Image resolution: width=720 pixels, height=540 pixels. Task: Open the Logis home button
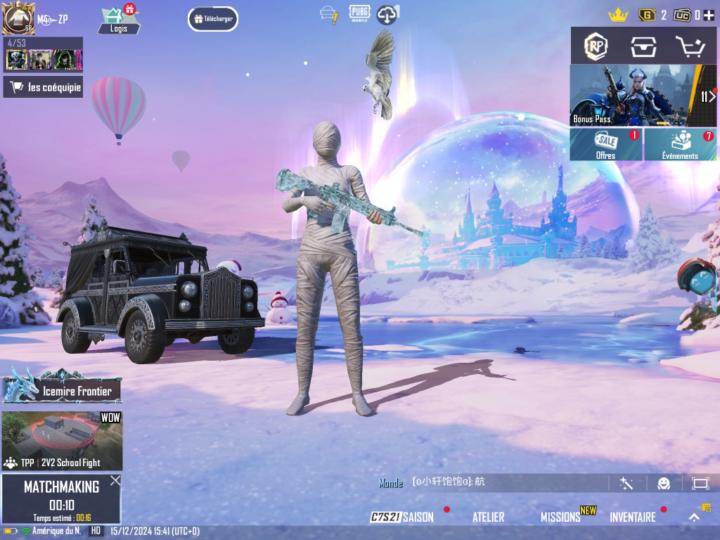pos(119,19)
